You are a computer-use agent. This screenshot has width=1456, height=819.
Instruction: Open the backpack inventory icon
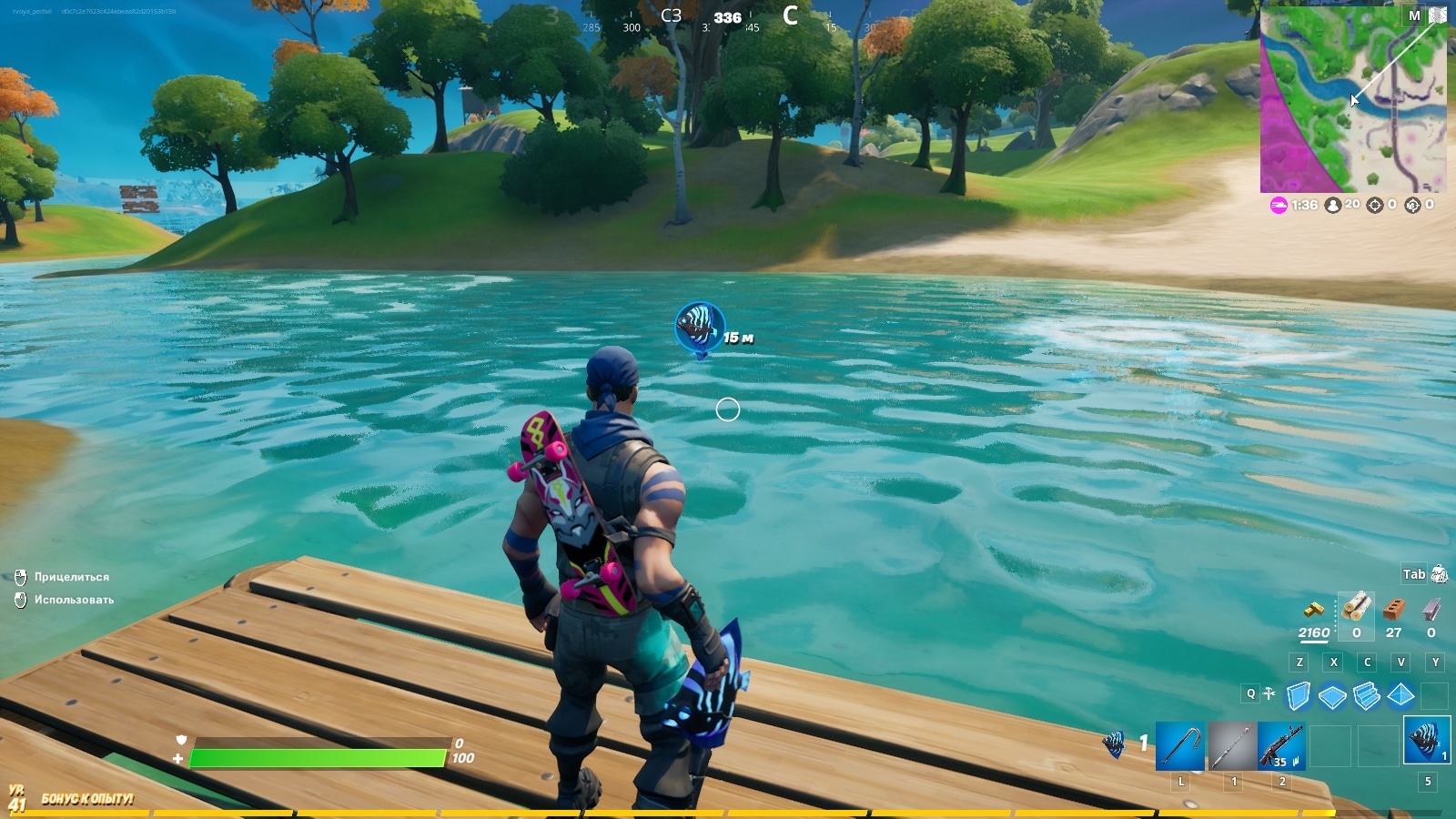[1439, 574]
